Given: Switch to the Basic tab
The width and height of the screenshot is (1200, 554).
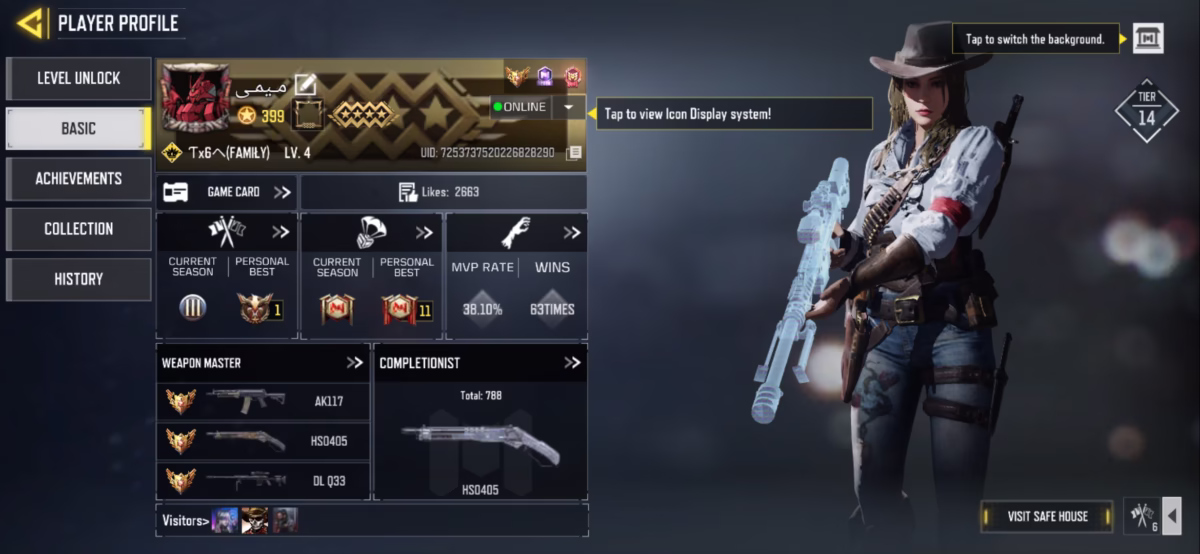Looking at the screenshot, I should click(78, 128).
